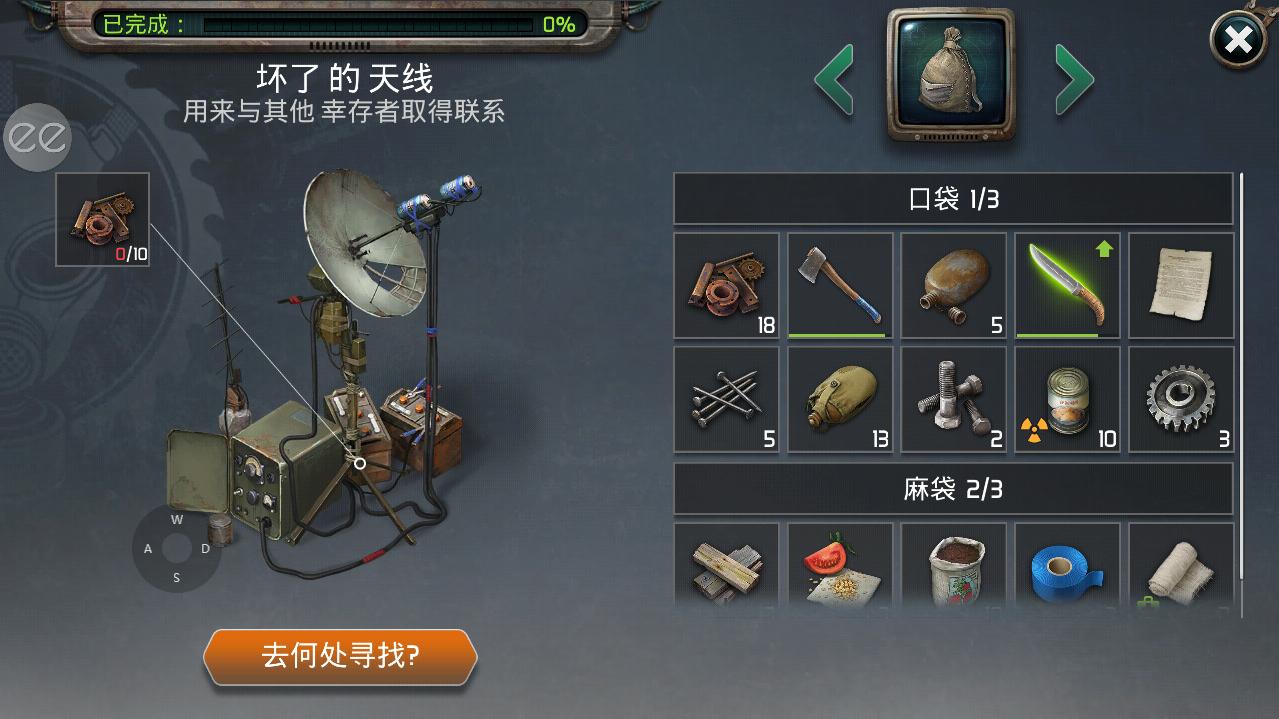Switch to next container with right arrow
1279x719 pixels.
click(x=1074, y=79)
